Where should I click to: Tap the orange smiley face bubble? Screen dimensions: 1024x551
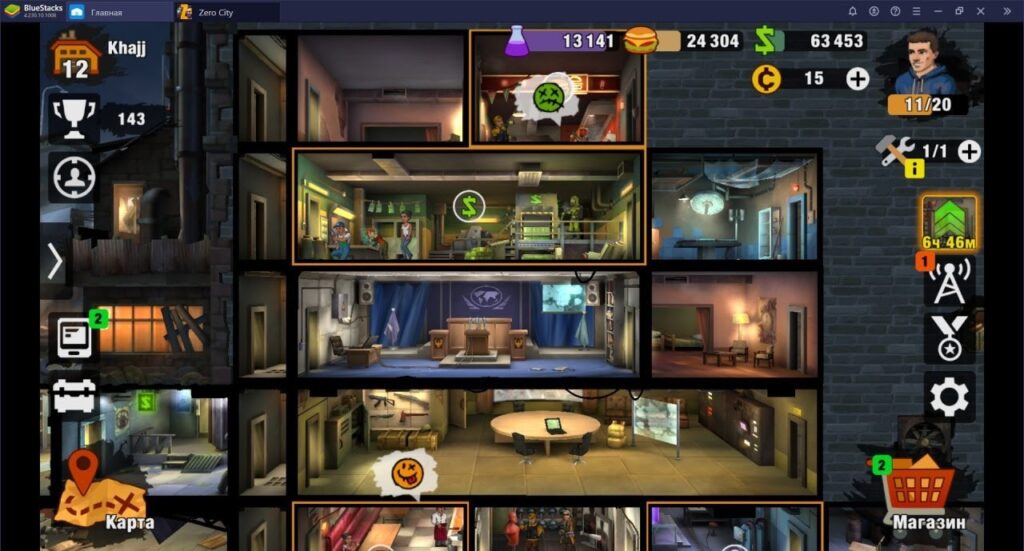pyautogui.click(x=407, y=473)
